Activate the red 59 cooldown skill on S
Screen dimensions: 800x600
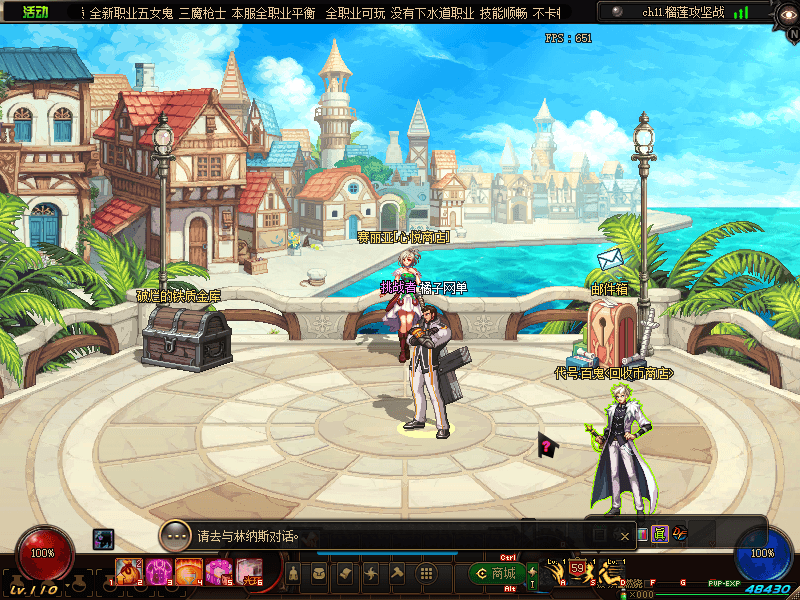[x=578, y=570]
